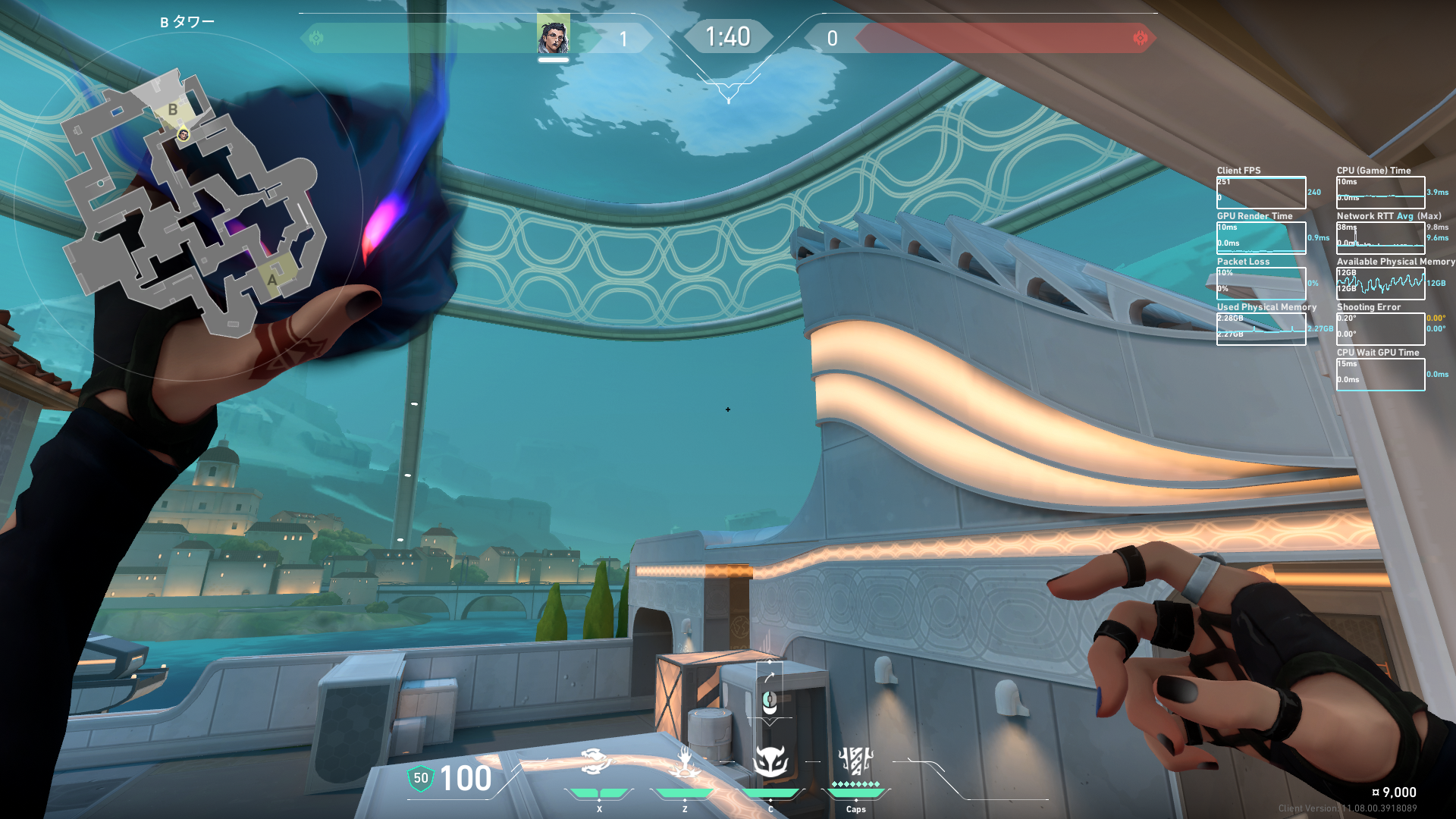1456x819 pixels.
Task: Activate the creature-jaws ability icon
Action: point(596,761)
